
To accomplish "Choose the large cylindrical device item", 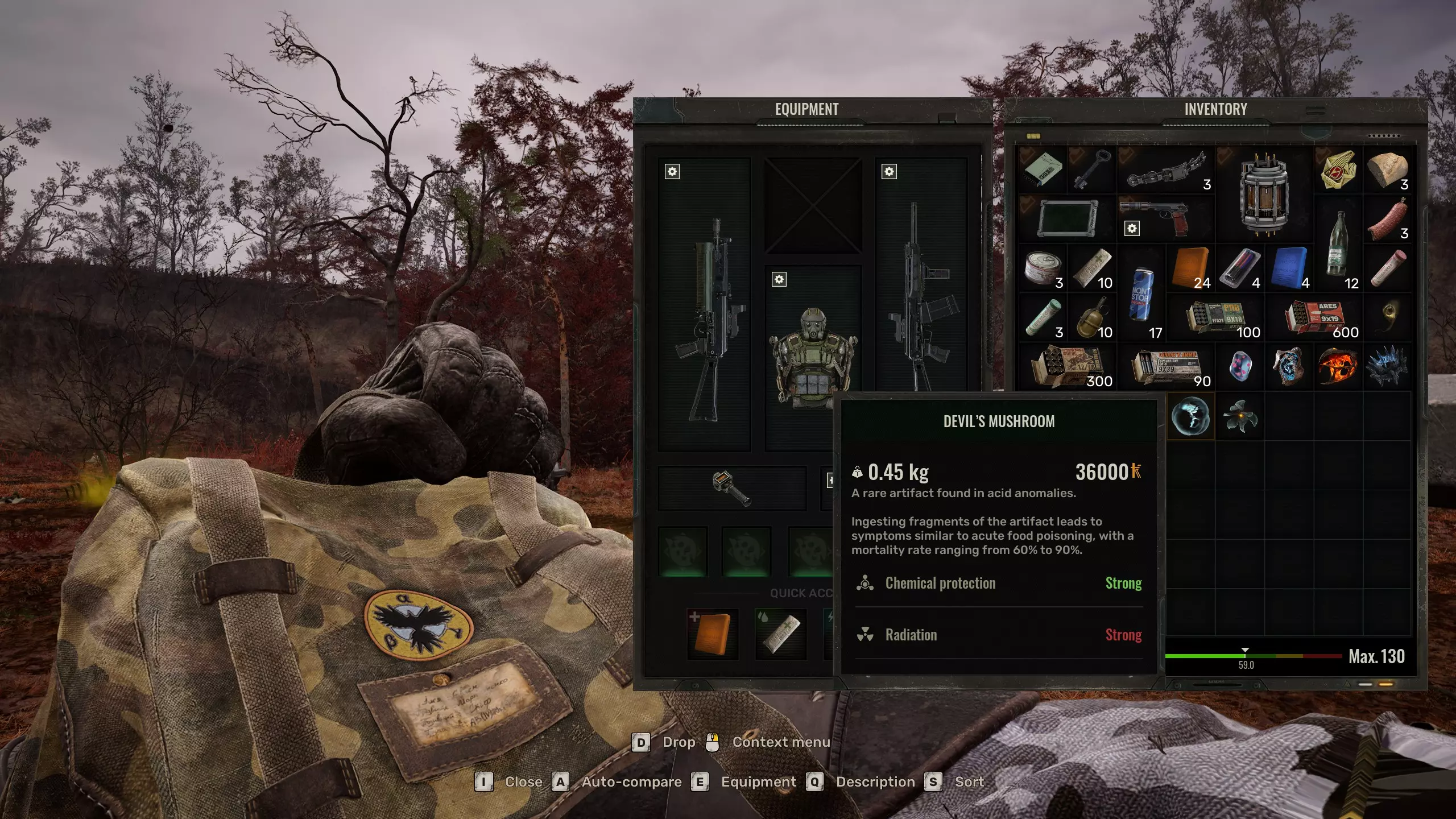I will click(1264, 193).
